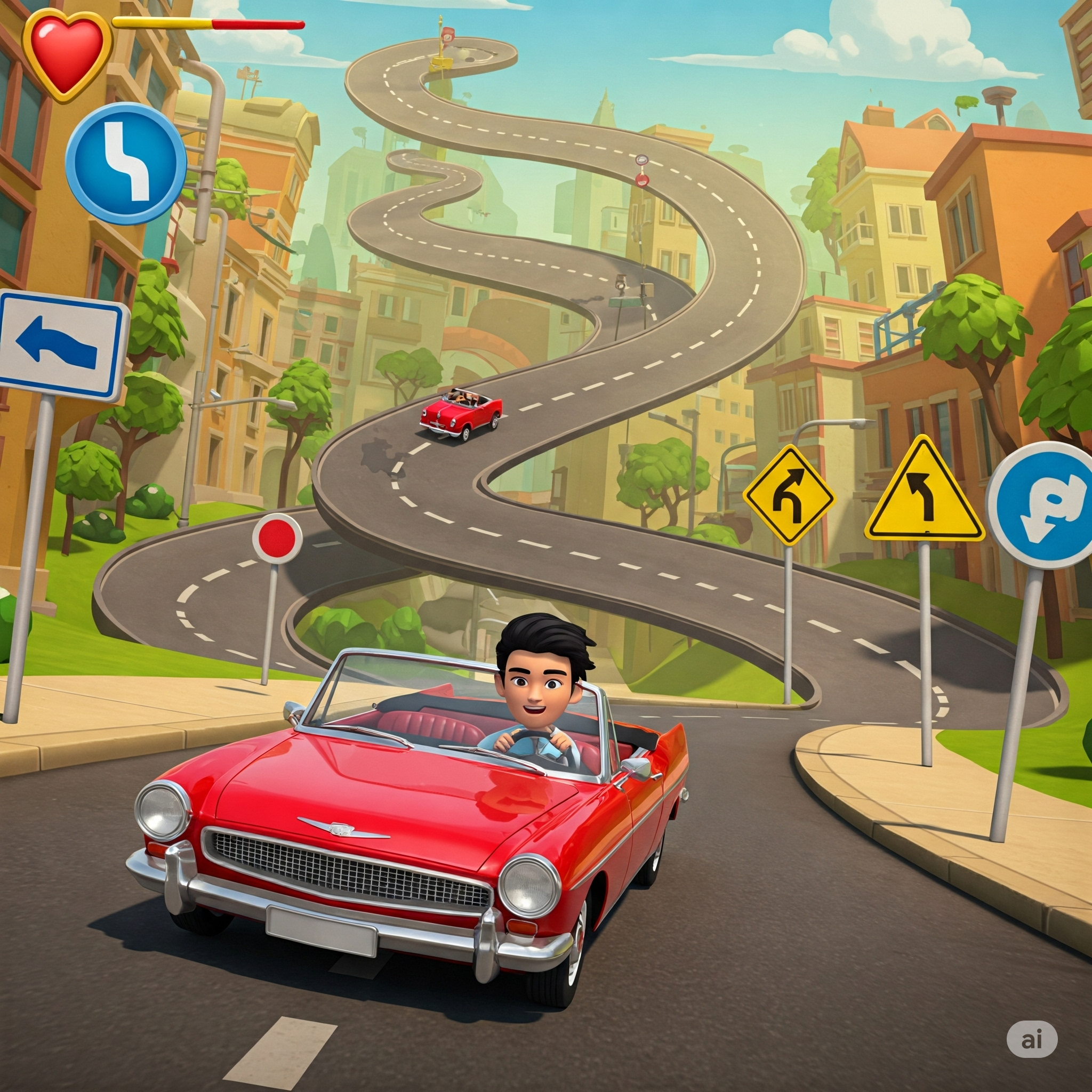The height and width of the screenshot is (1092, 1092).
Task: Select the red heart lives icon
Action: click(x=66, y=54)
